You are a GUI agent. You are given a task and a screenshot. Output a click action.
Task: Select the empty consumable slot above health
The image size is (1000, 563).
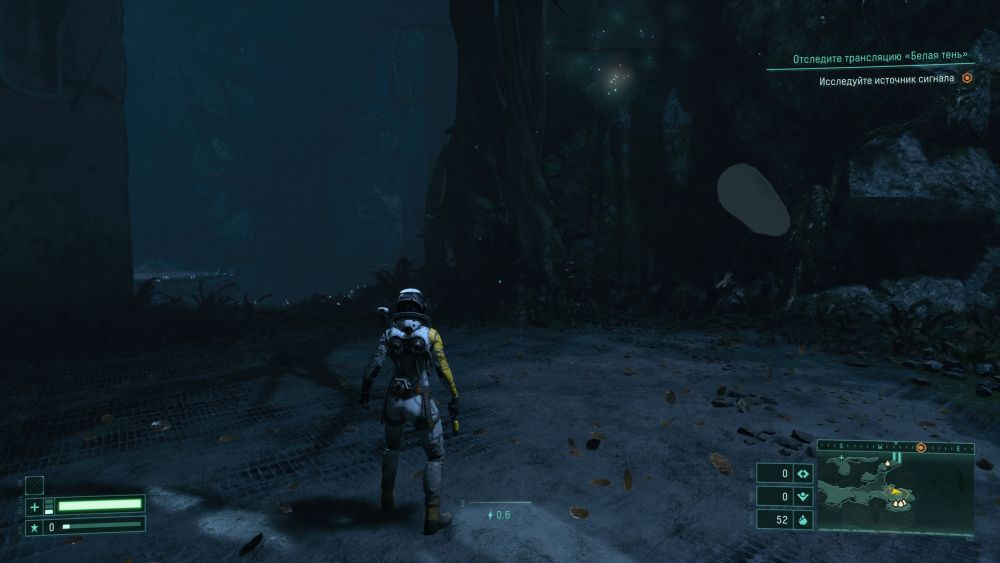tap(35, 485)
